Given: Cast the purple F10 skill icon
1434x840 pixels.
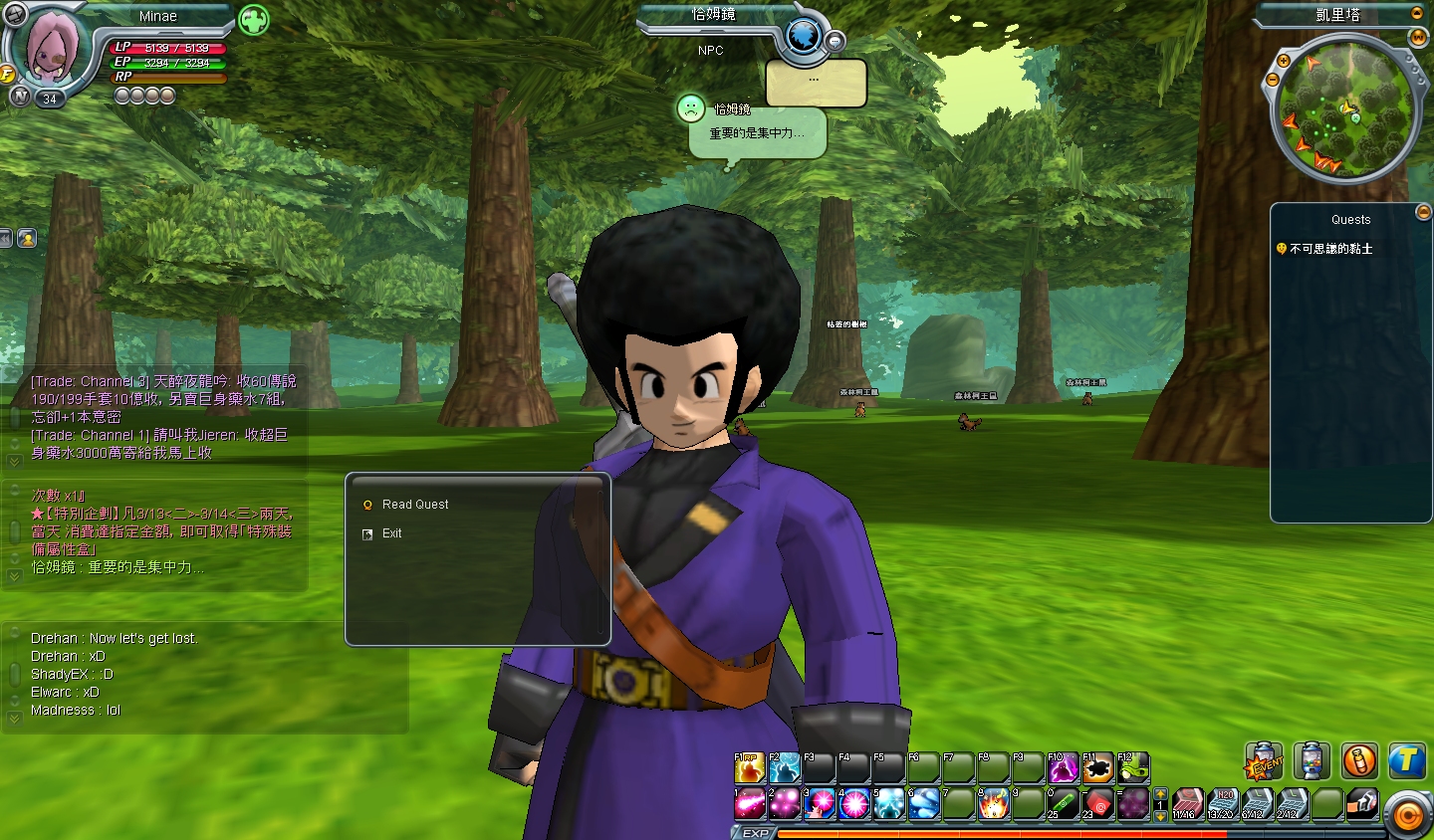Looking at the screenshot, I should pyautogui.click(x=1064, y=766).
